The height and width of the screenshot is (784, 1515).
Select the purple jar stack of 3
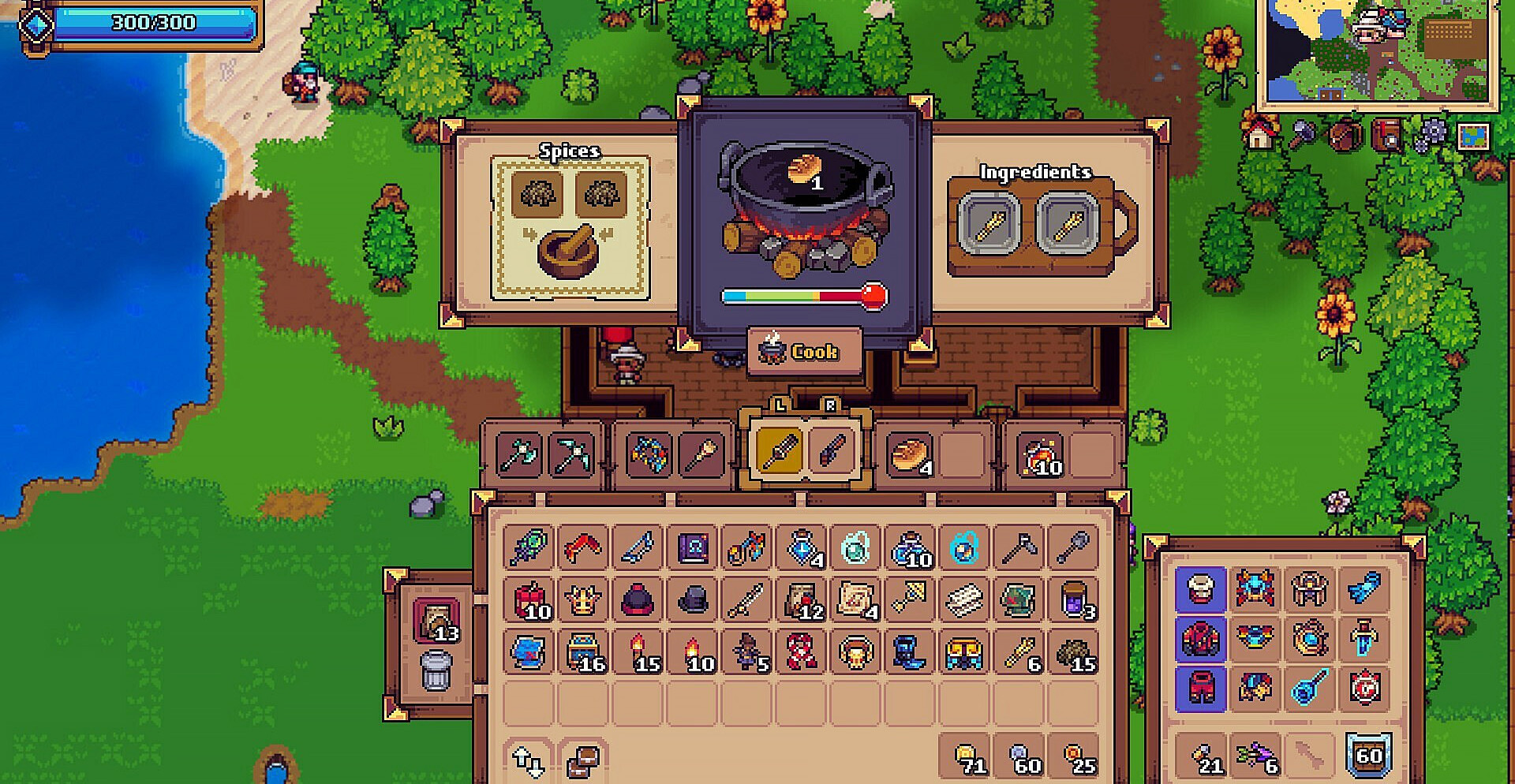(1074, 601)
